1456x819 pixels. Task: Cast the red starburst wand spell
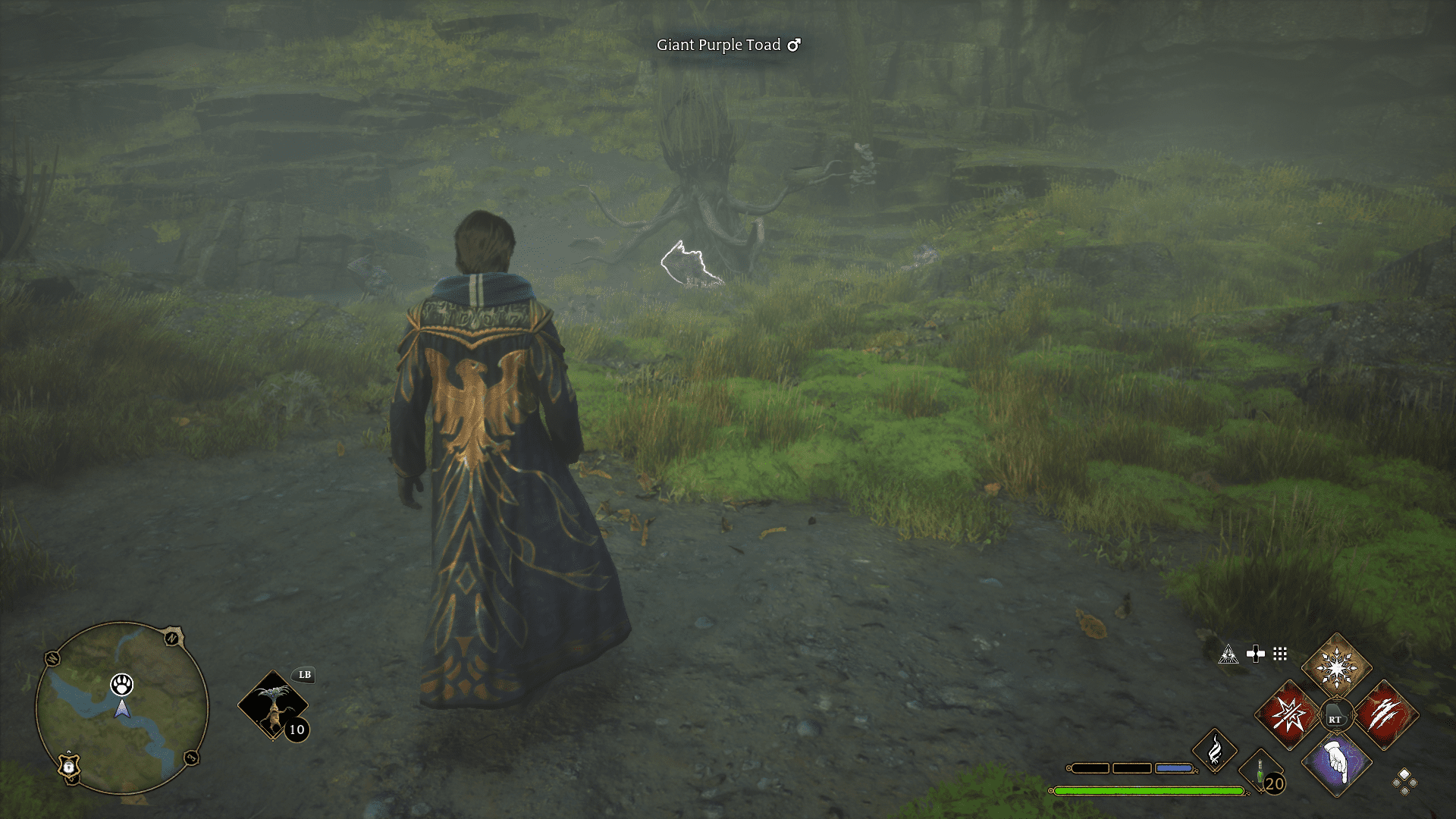point(1288,714)
